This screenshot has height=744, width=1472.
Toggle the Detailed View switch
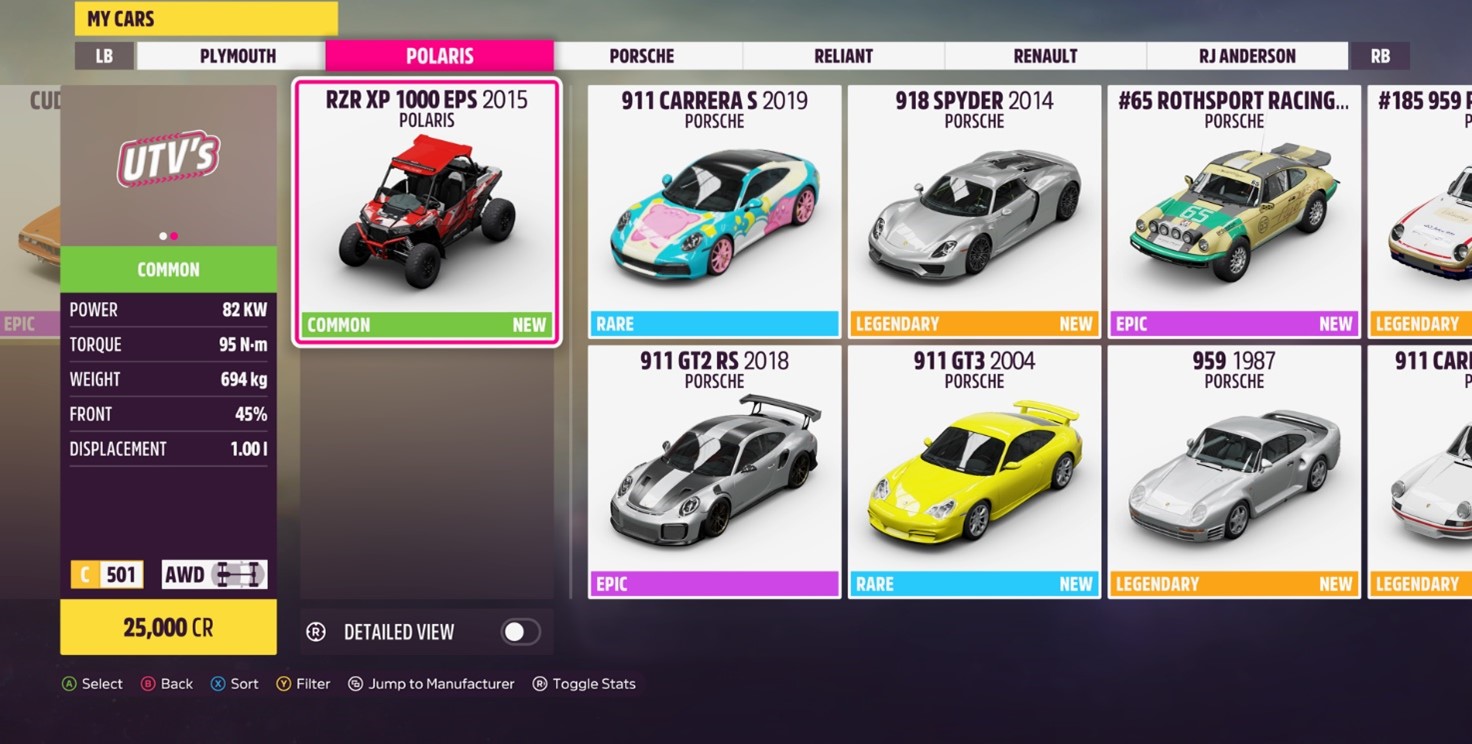[520, 632]
